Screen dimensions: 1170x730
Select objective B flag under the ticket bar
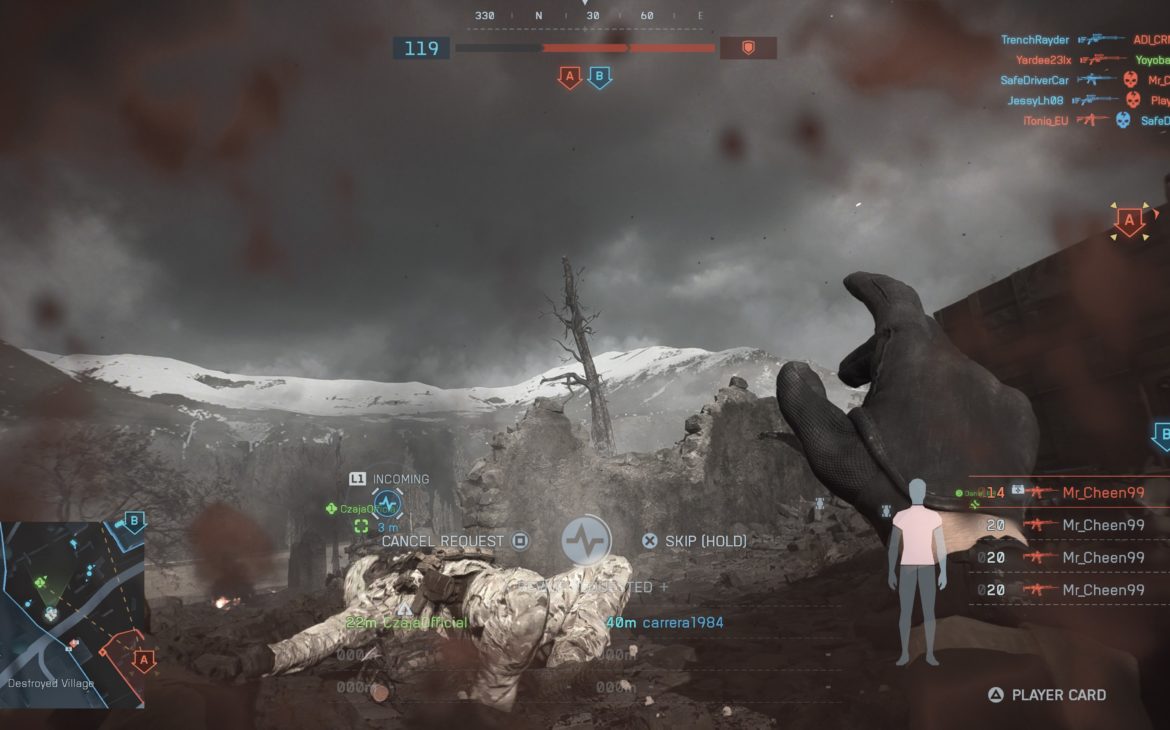[x=600, y=77]
